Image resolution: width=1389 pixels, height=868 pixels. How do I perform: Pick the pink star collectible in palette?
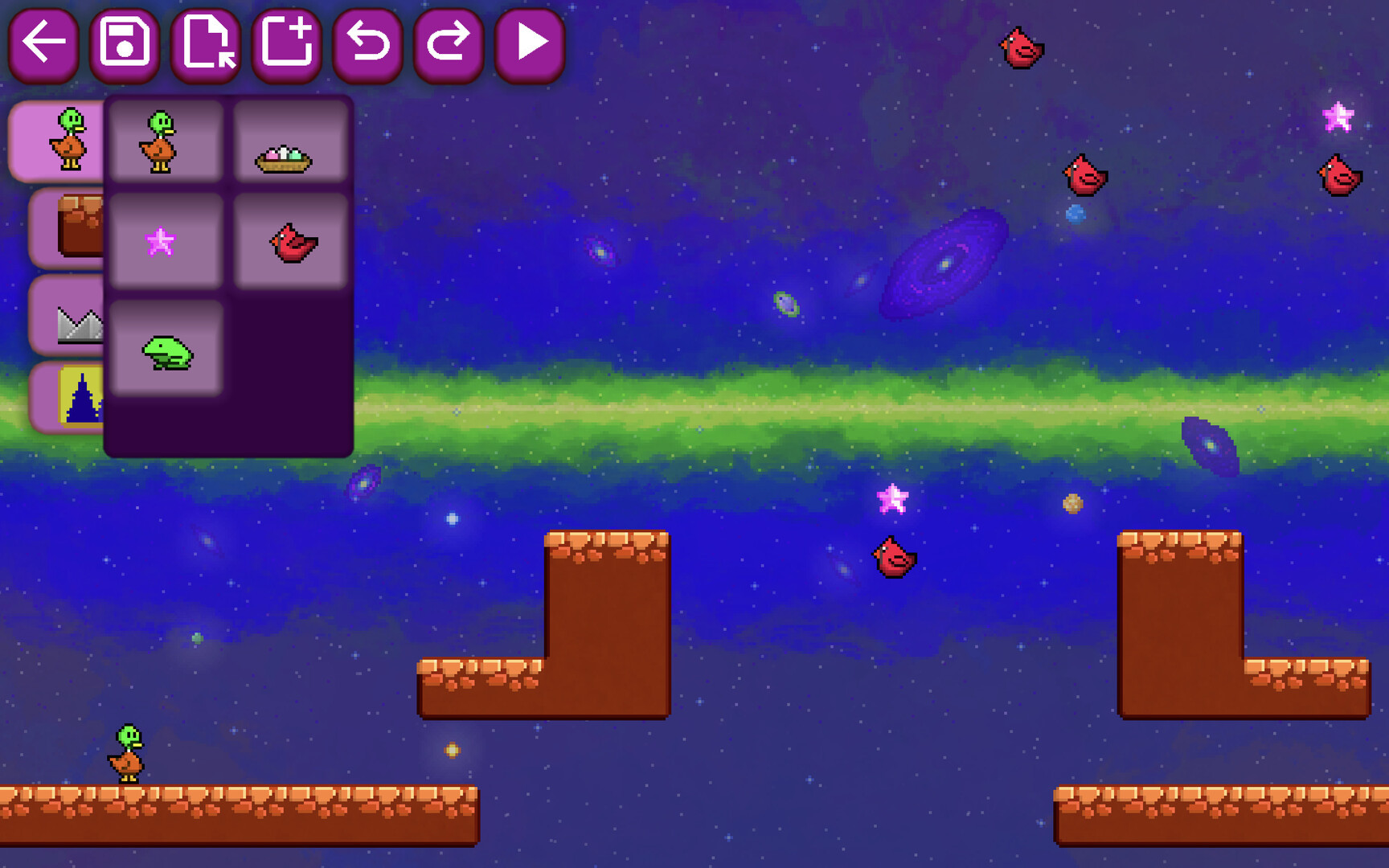(x=166, y=241)
